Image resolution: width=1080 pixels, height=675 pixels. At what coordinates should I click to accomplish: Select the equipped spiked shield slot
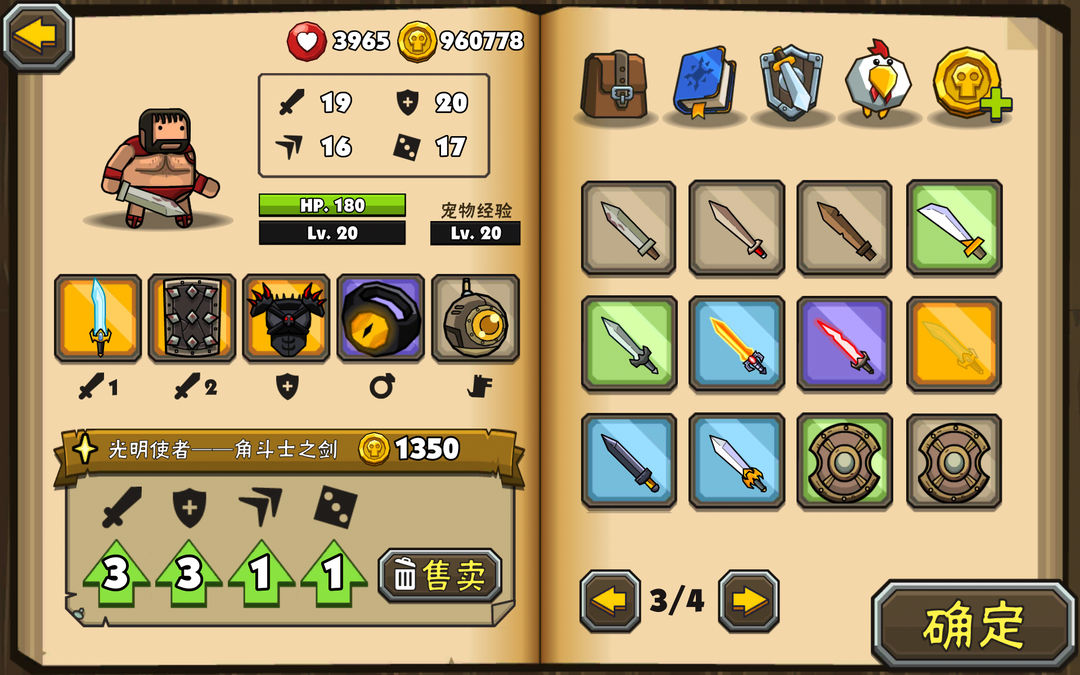(192, 317)
